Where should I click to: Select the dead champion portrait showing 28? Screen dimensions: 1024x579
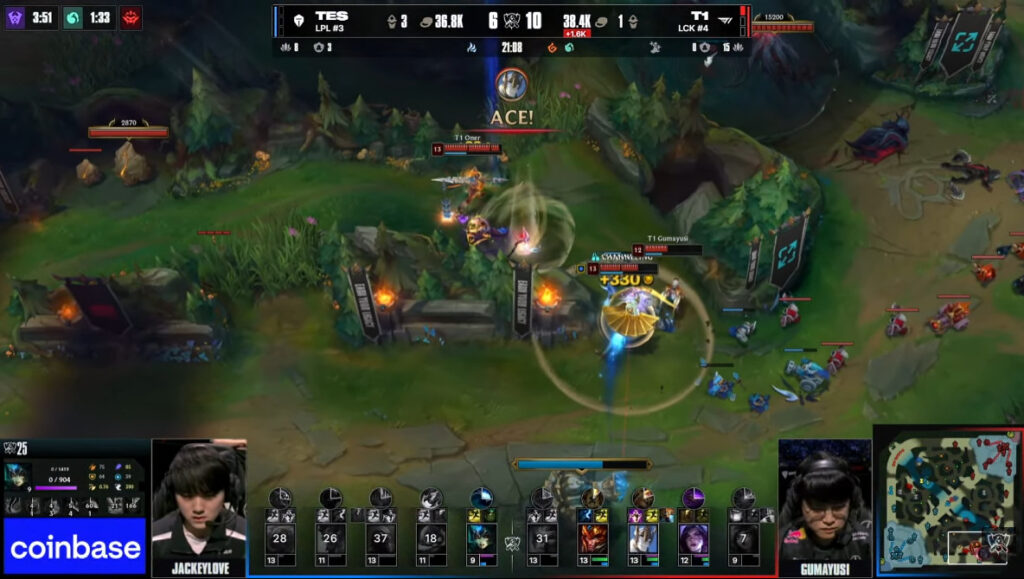tap(280, 539)
